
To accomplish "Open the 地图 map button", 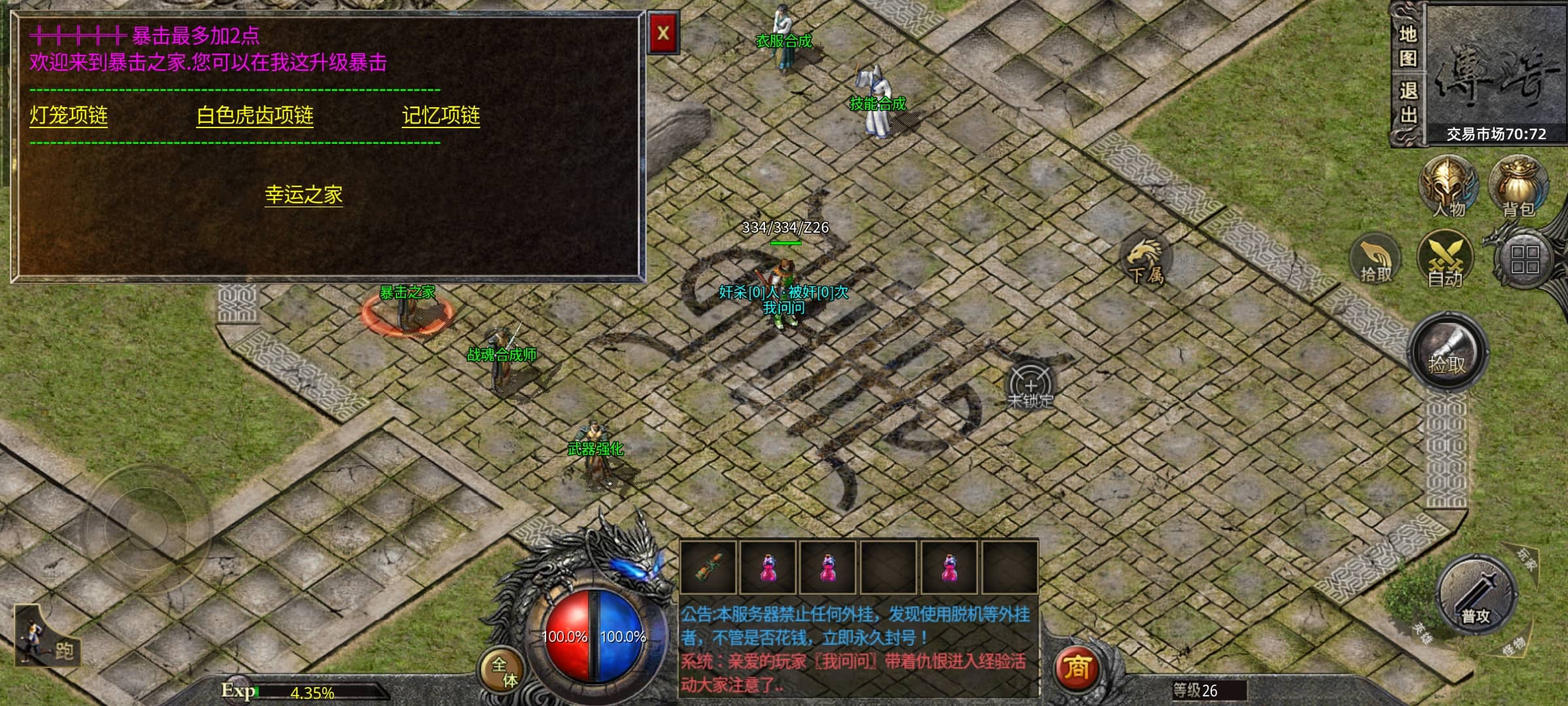I will point(1408,46).
